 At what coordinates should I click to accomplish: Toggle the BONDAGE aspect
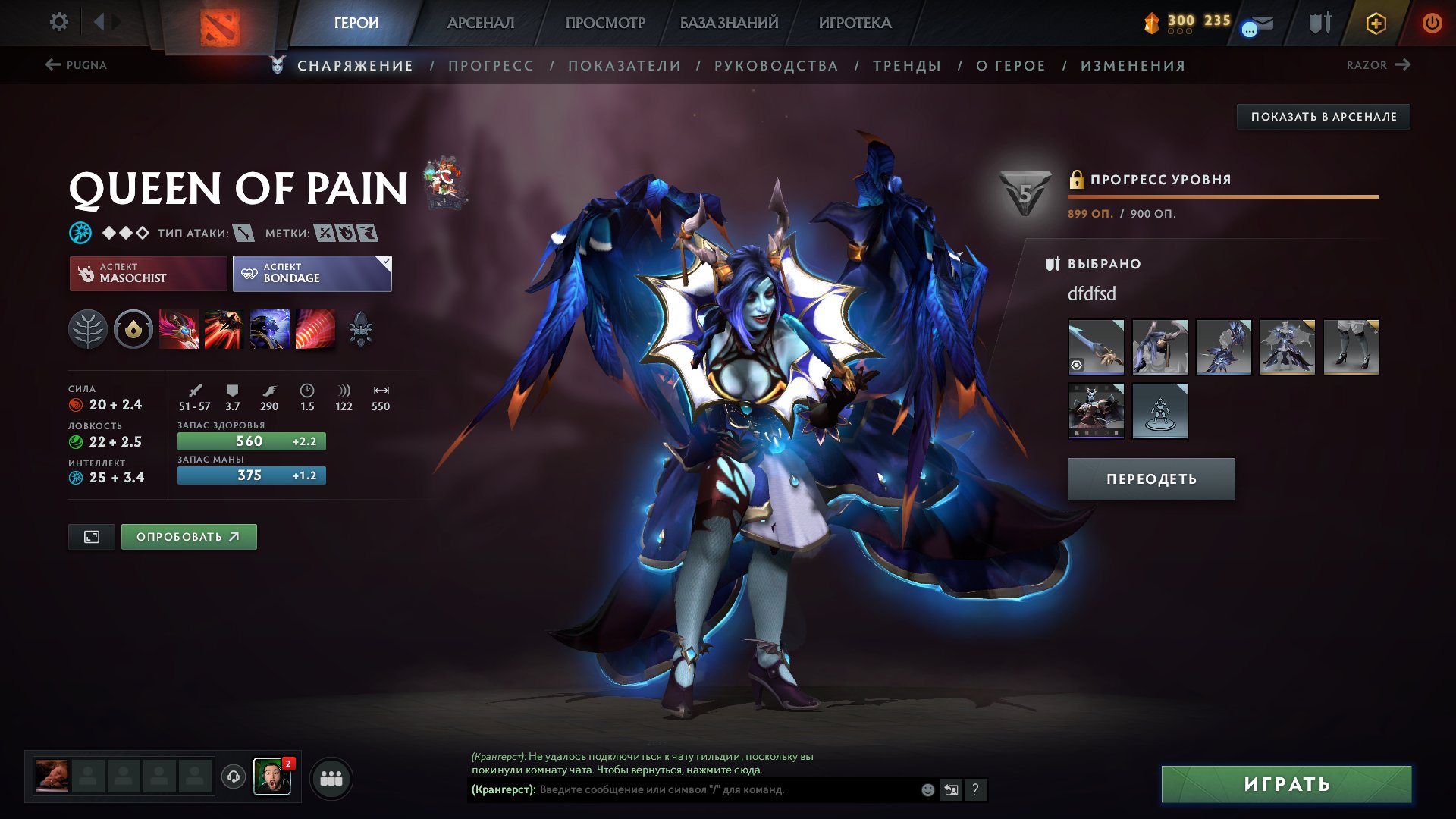point(311,274)
